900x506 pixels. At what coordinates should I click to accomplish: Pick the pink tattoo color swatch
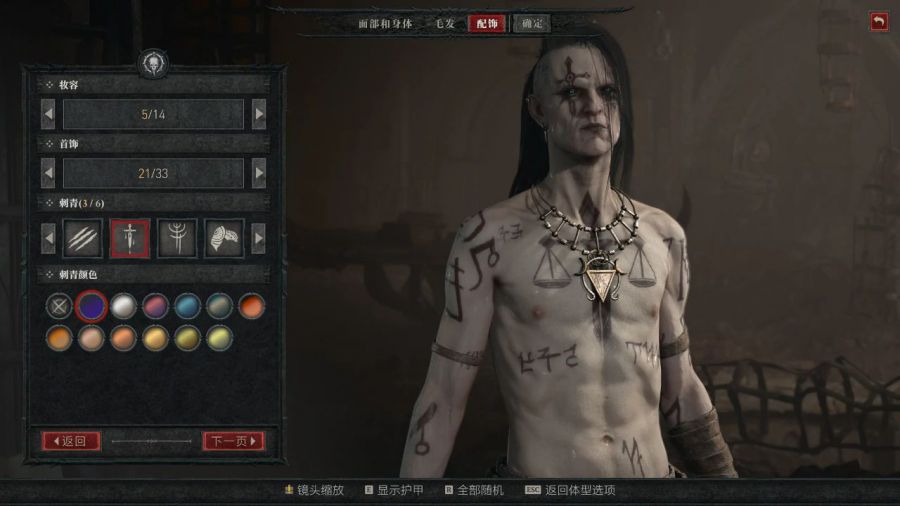(x=155, y=306)
